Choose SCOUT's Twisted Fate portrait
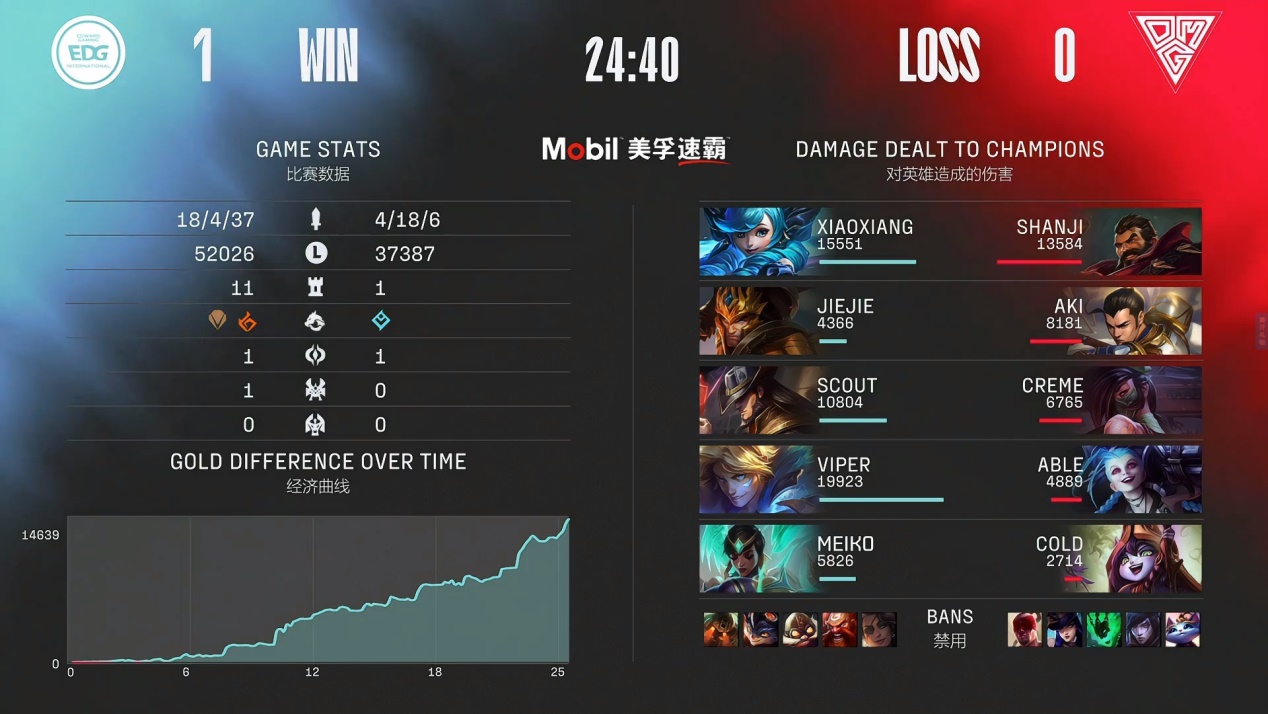 [x=756, y=401]
